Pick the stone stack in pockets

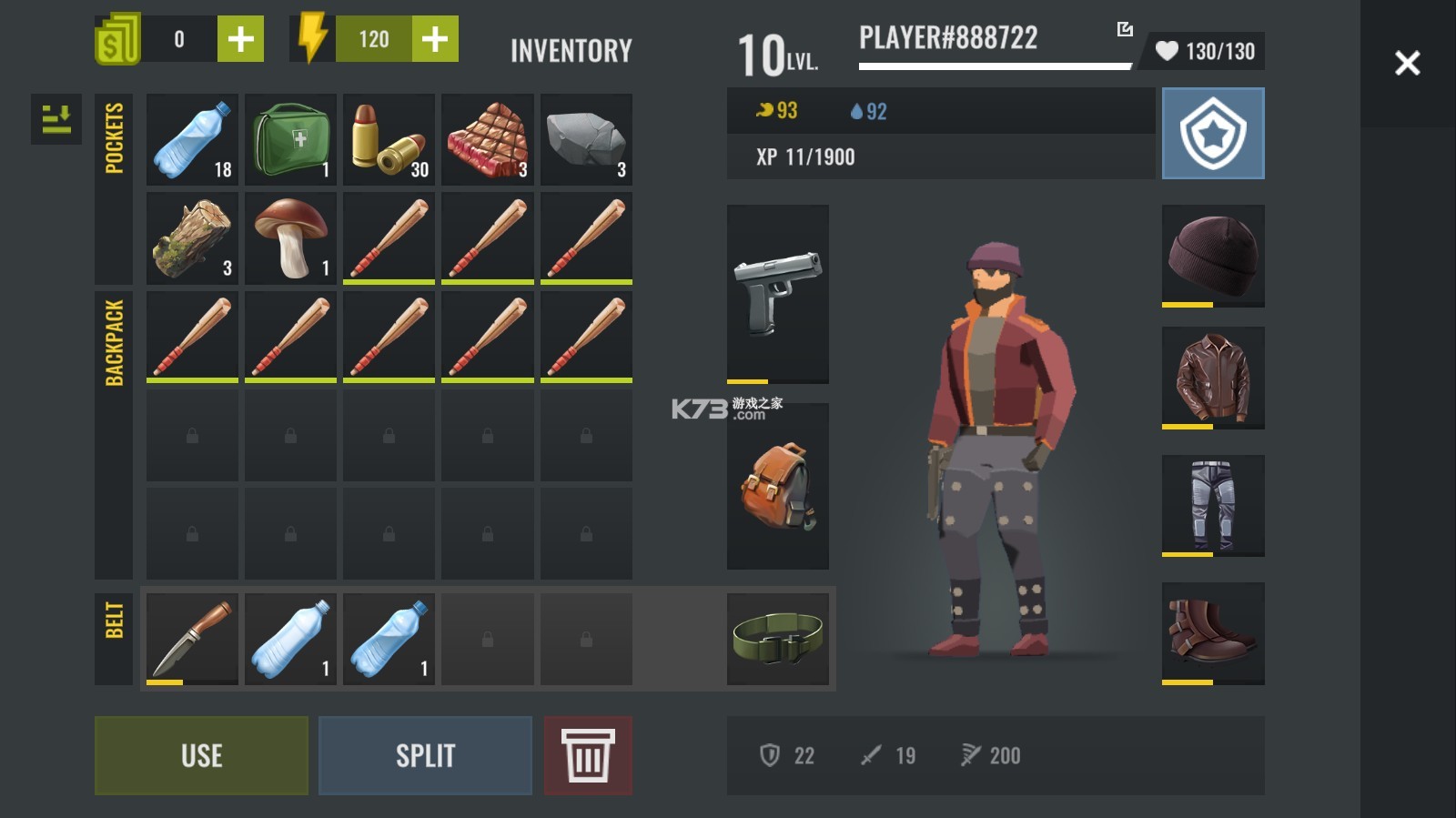586,140
